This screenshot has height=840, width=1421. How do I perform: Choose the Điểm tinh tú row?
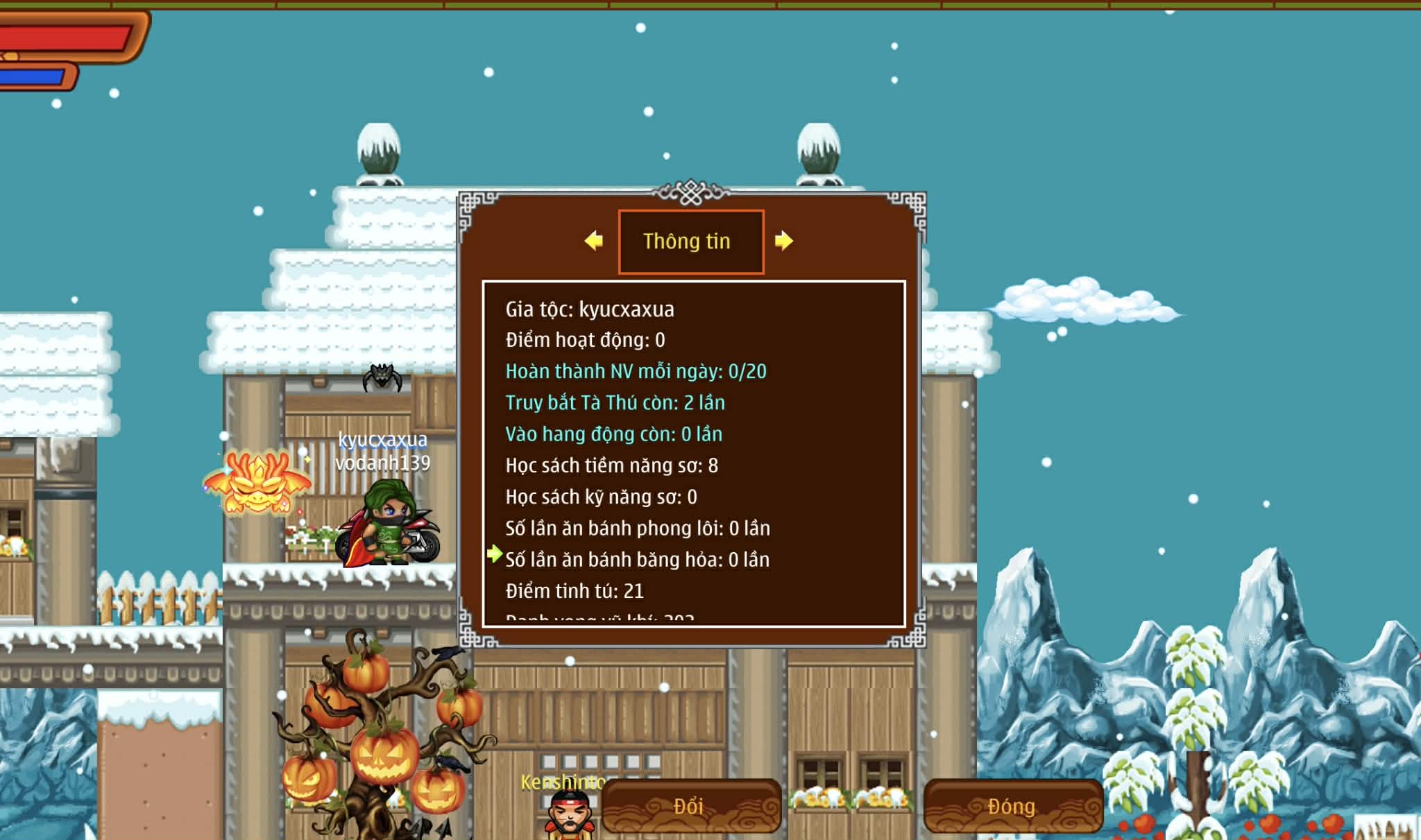point(575,591)
